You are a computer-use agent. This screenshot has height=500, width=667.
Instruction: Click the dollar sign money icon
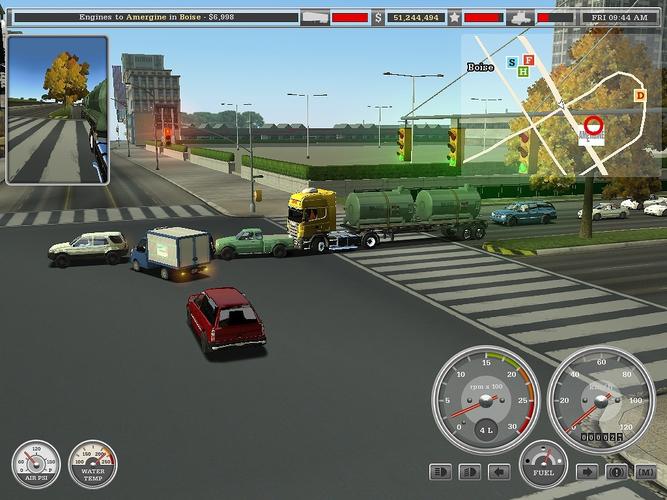[378, 17]
